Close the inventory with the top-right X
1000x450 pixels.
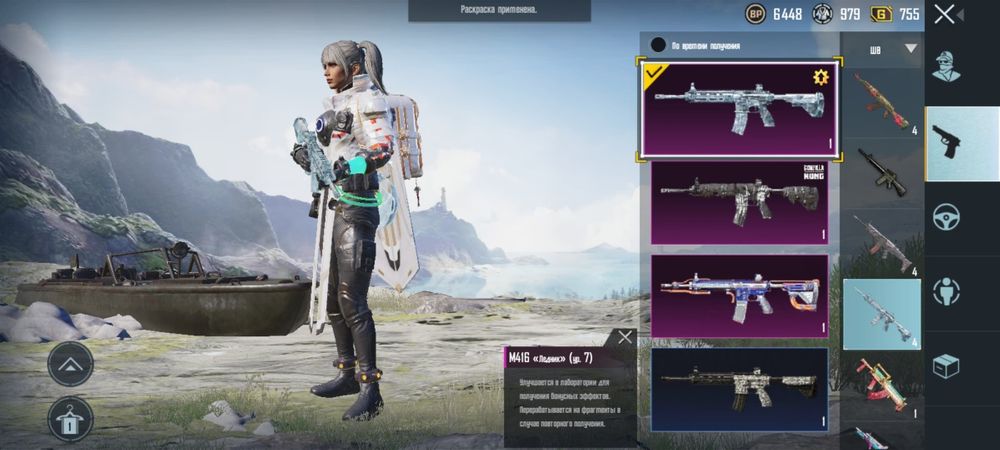click(x=944, y=14)
